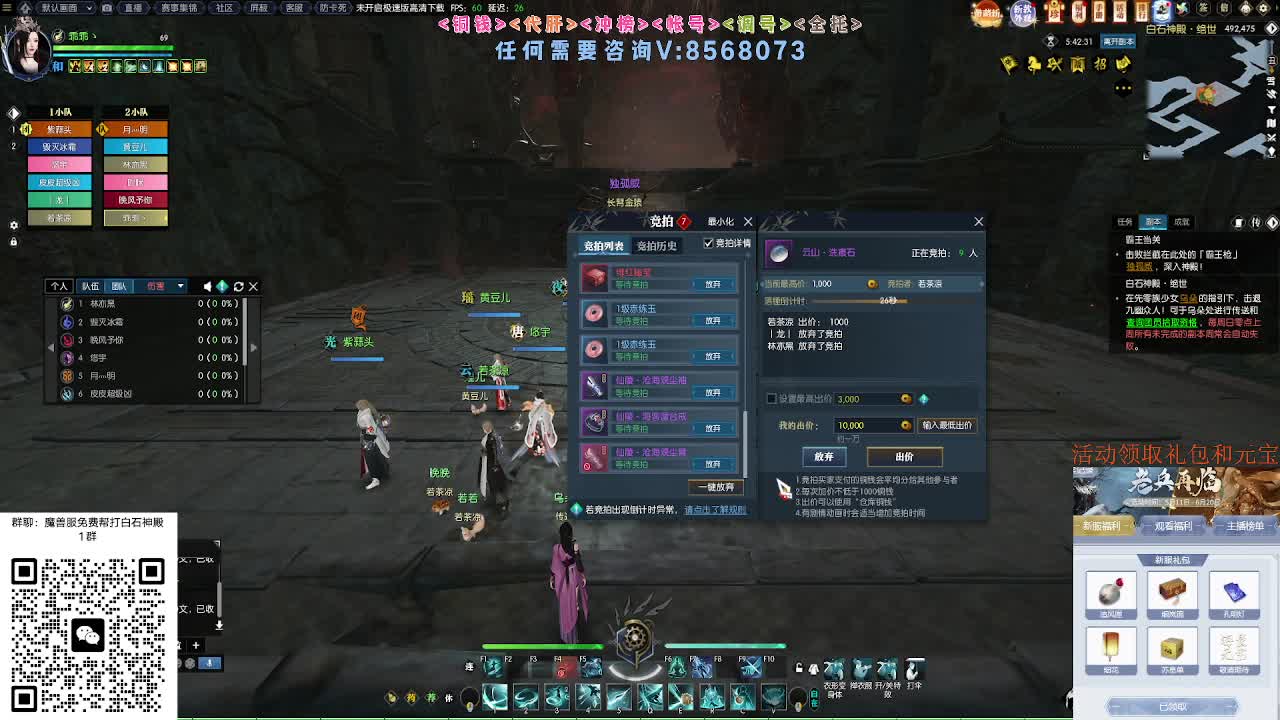
Task: Click the auction countdown progress bar
Action: click(x=860, y=301)
